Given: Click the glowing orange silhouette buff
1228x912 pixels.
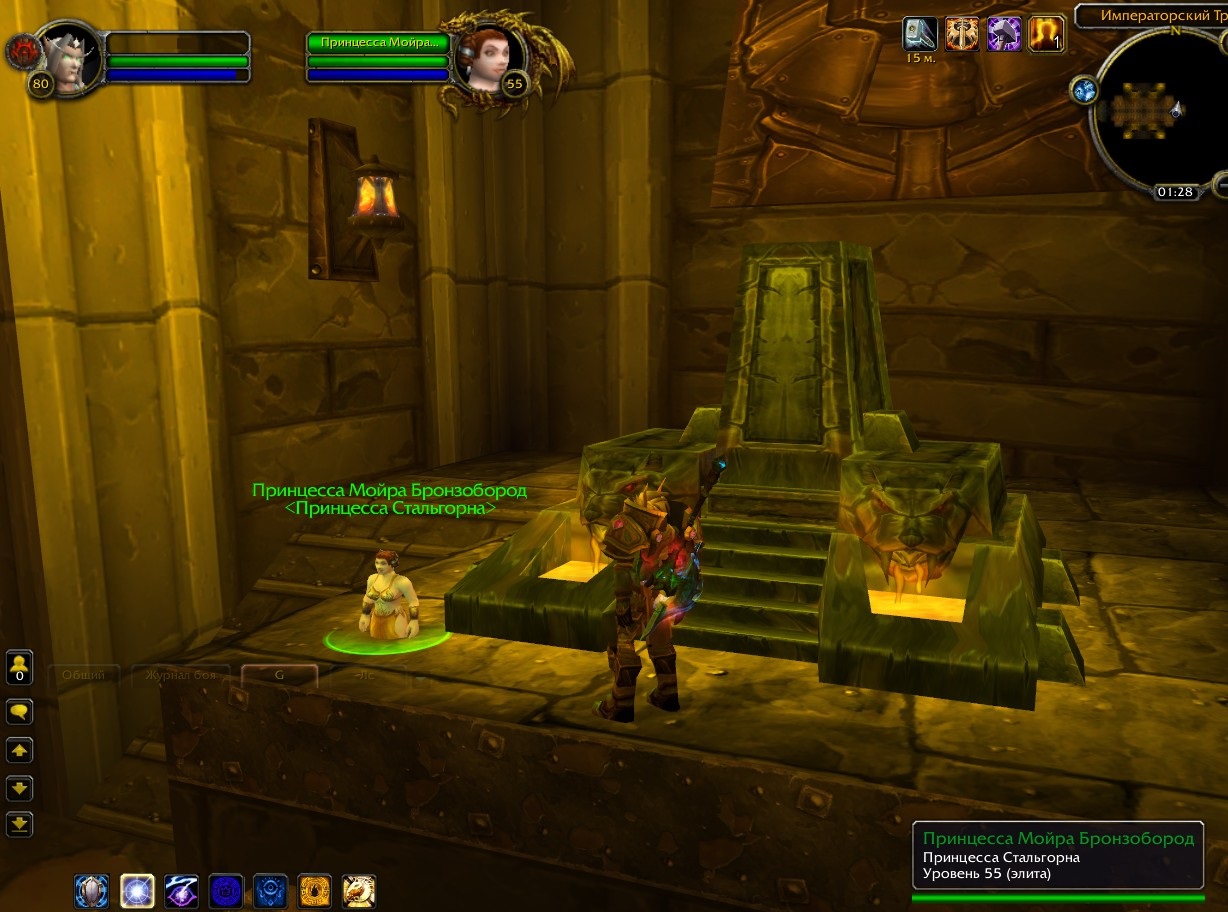Looking at the screenshot, I should tap(1046, 34).
